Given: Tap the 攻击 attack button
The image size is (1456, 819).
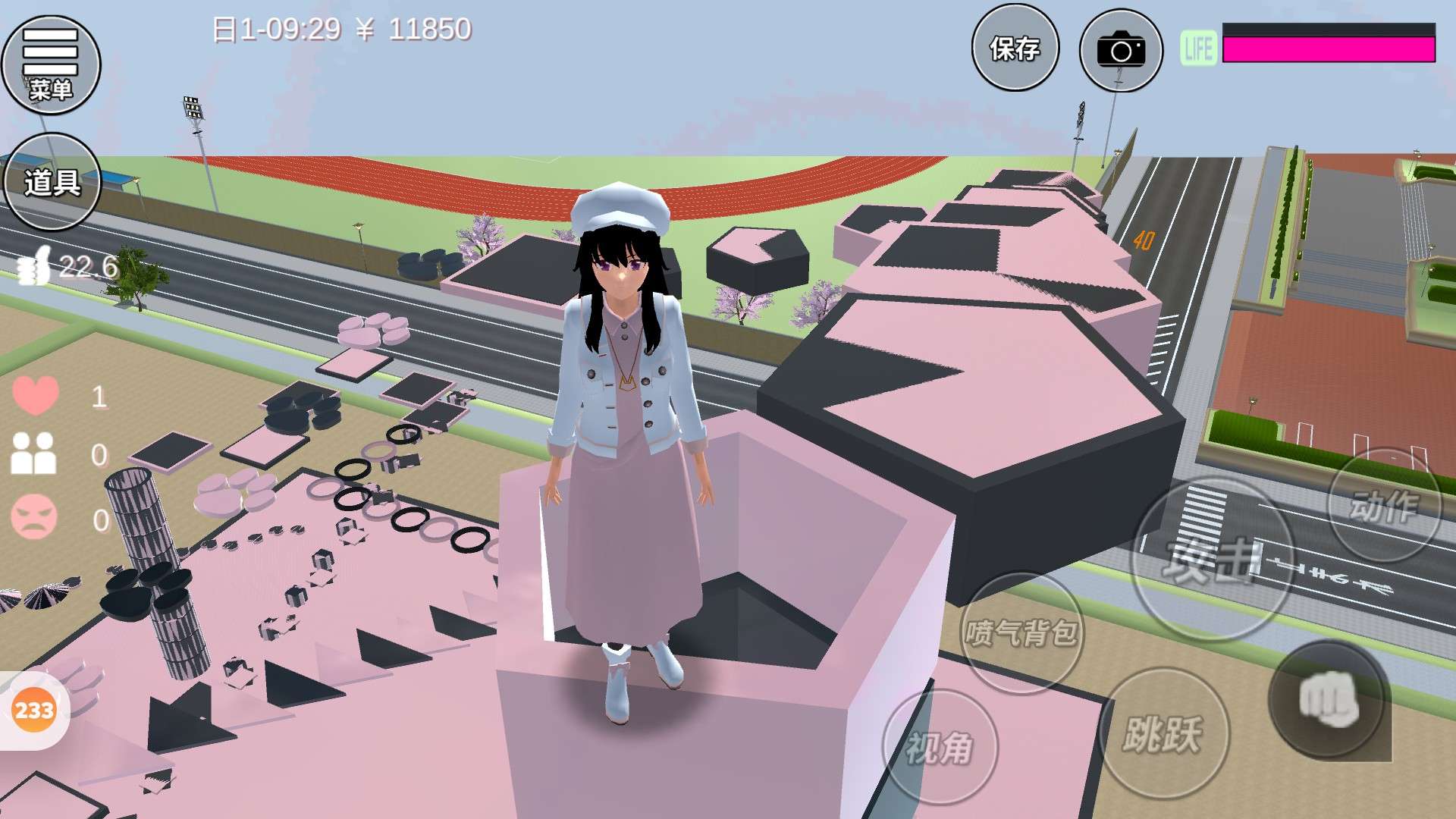Looking at the screenshot, I should (1211, 560).
